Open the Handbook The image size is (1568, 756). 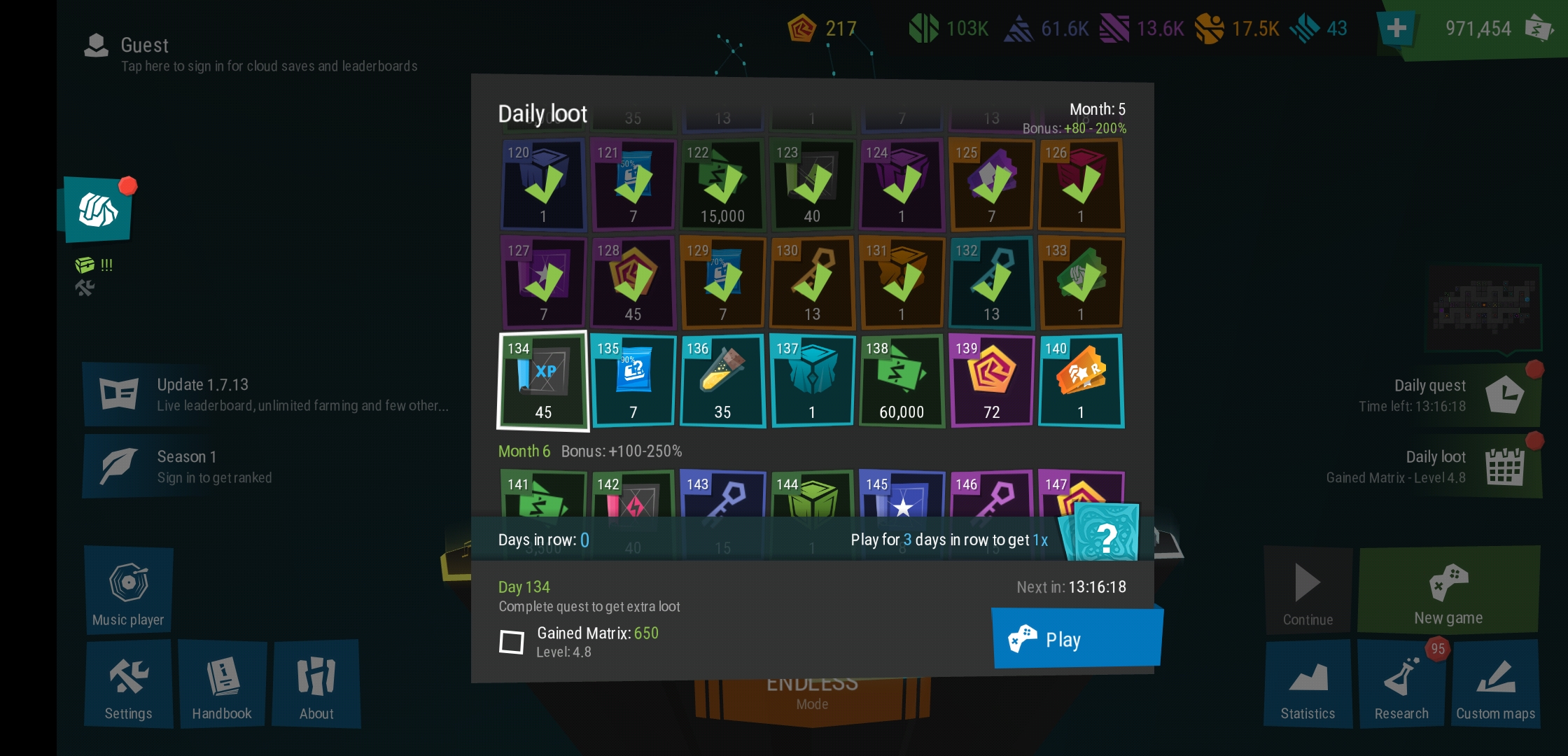222,685
